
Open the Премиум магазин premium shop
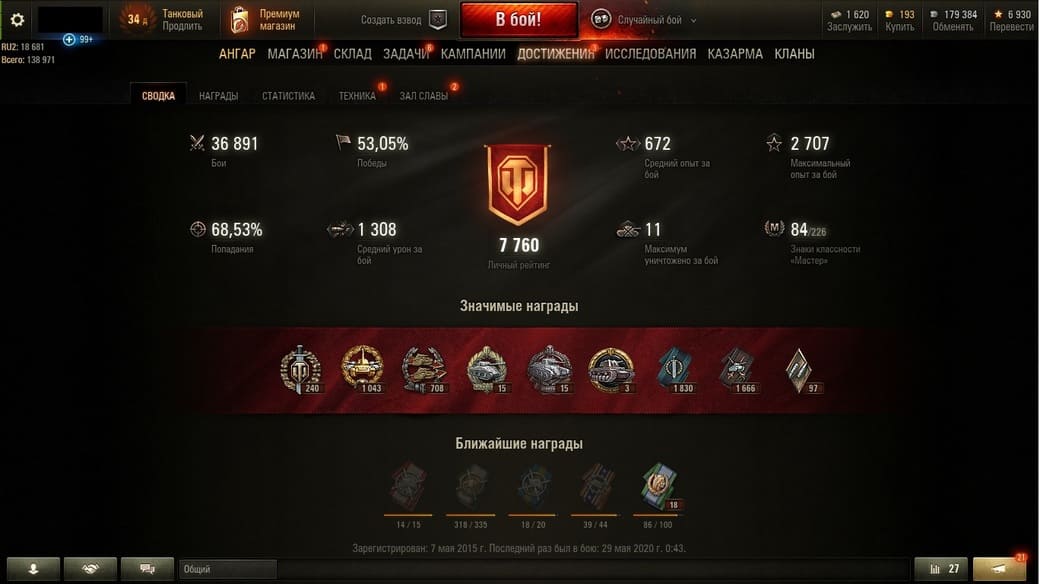[265, 20]
